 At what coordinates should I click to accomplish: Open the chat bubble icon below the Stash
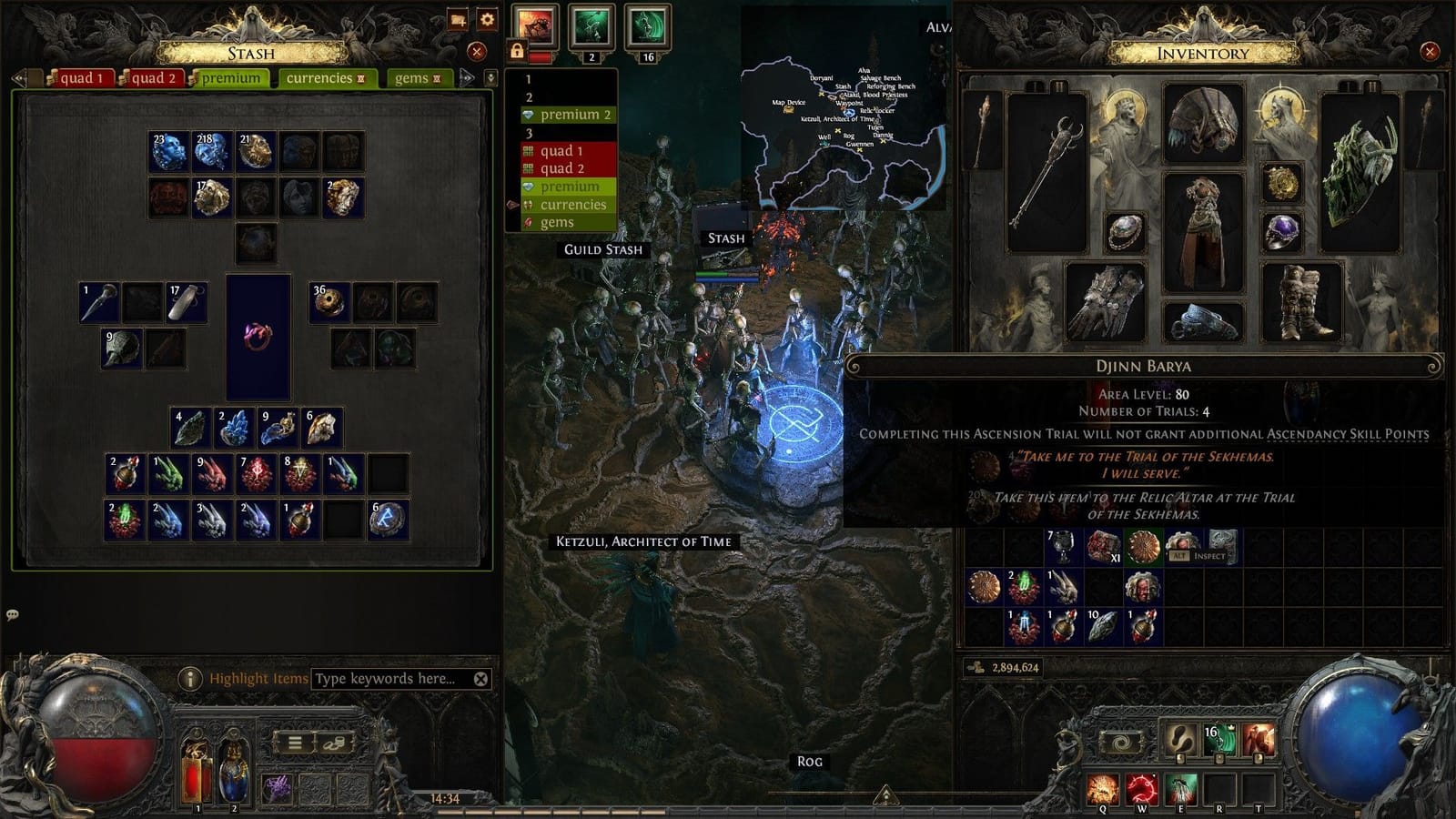pos(13,616)
